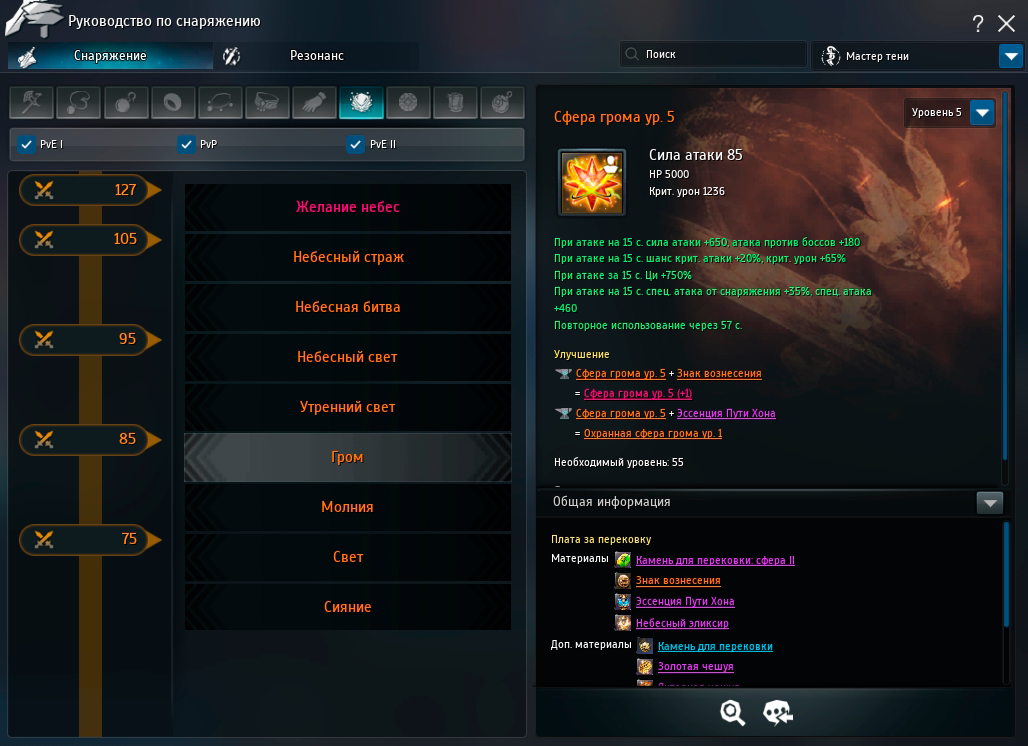
Task: Choose the Небесный страж entry
Action: (x=347, y=257)
